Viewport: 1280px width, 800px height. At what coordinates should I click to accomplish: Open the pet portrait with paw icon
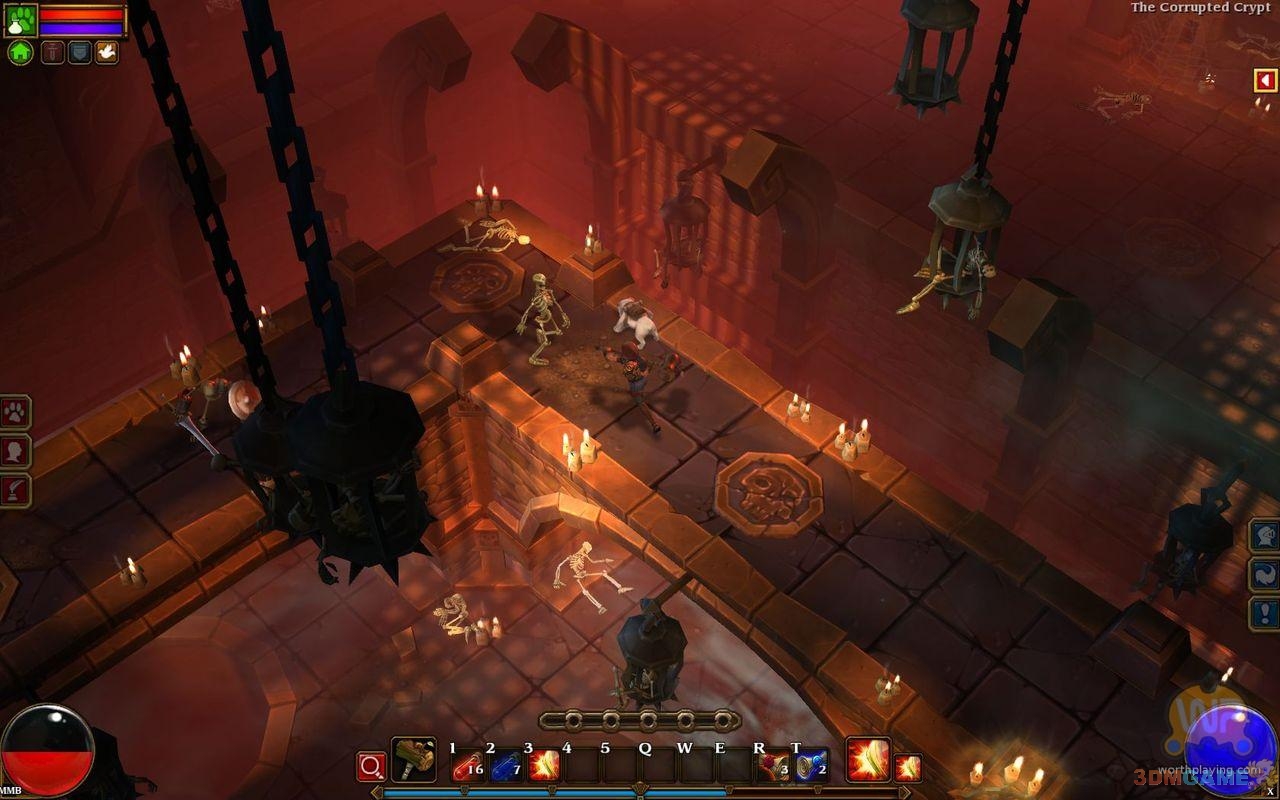[20, 20]
